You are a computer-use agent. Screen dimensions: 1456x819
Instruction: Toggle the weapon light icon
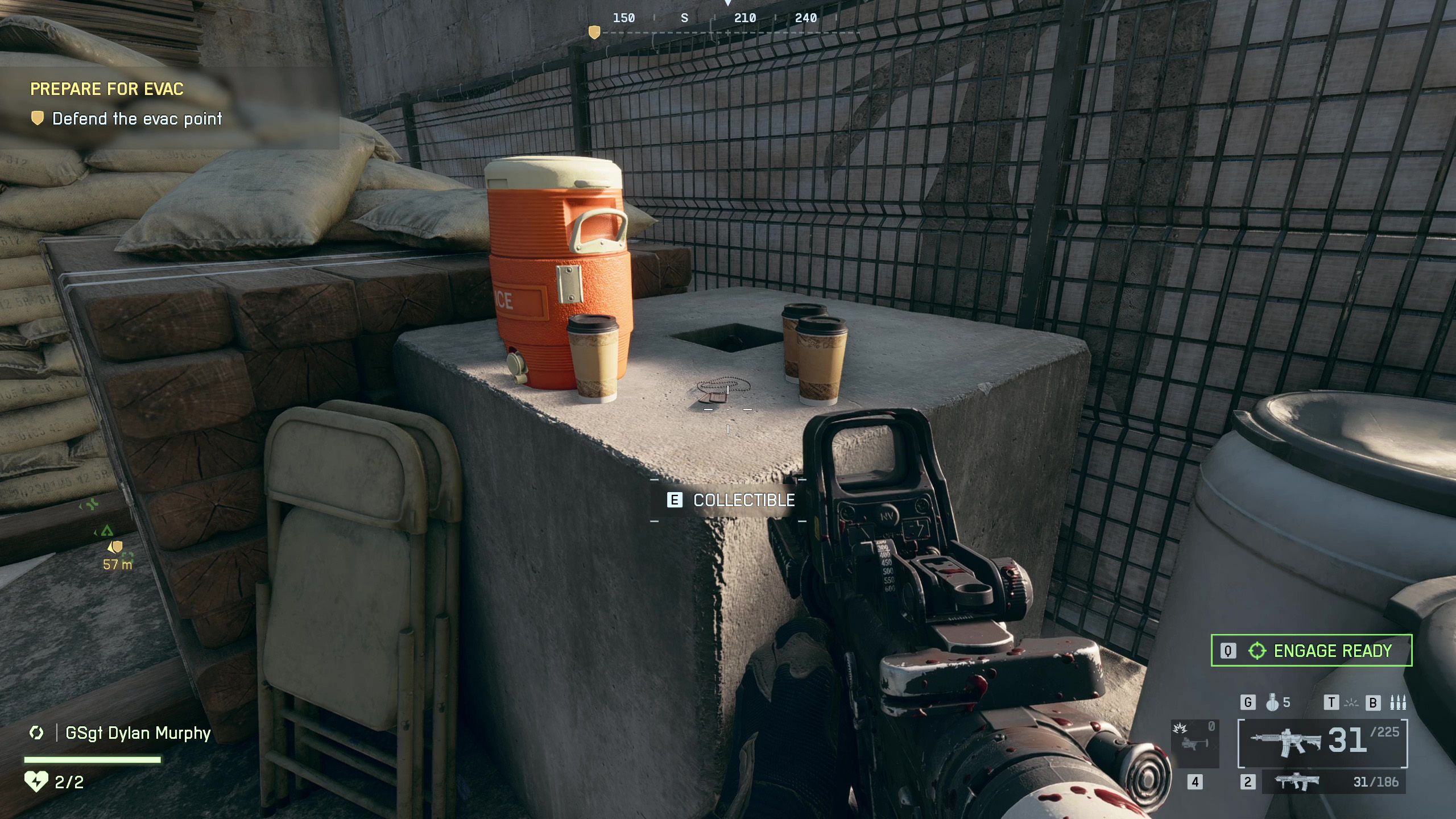pos(1351,703)
